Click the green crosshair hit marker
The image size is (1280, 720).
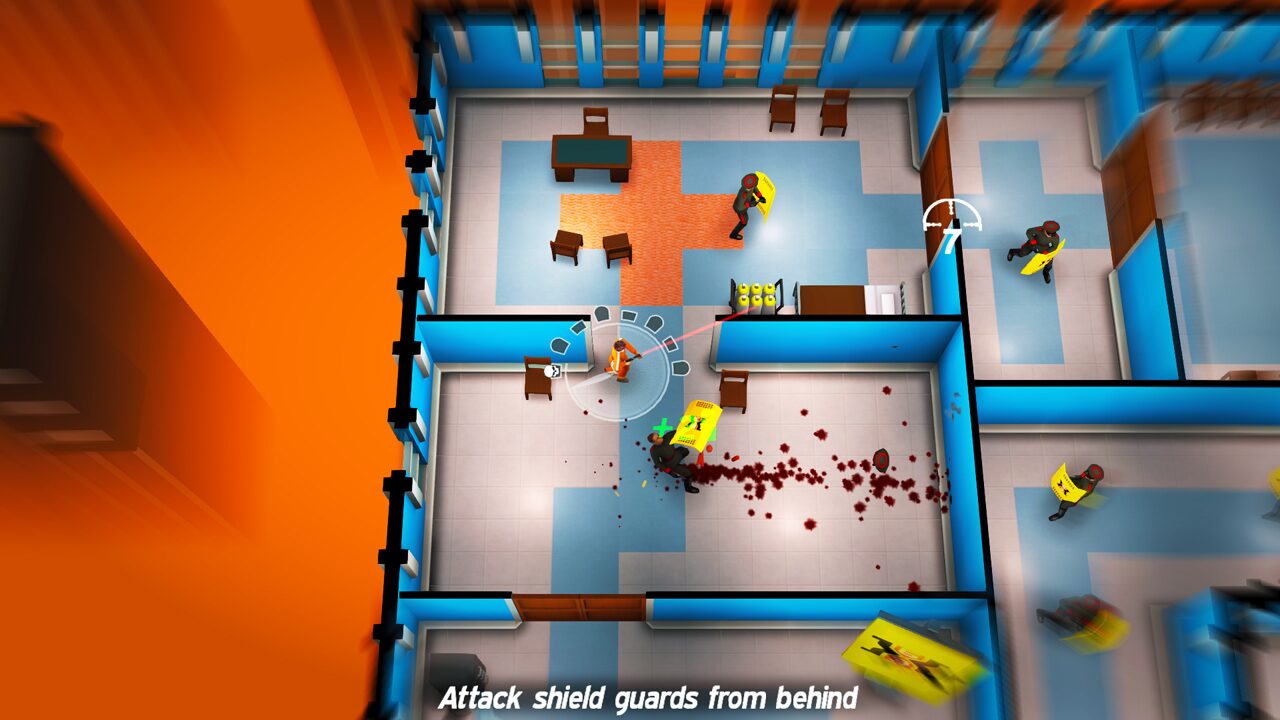661,425
